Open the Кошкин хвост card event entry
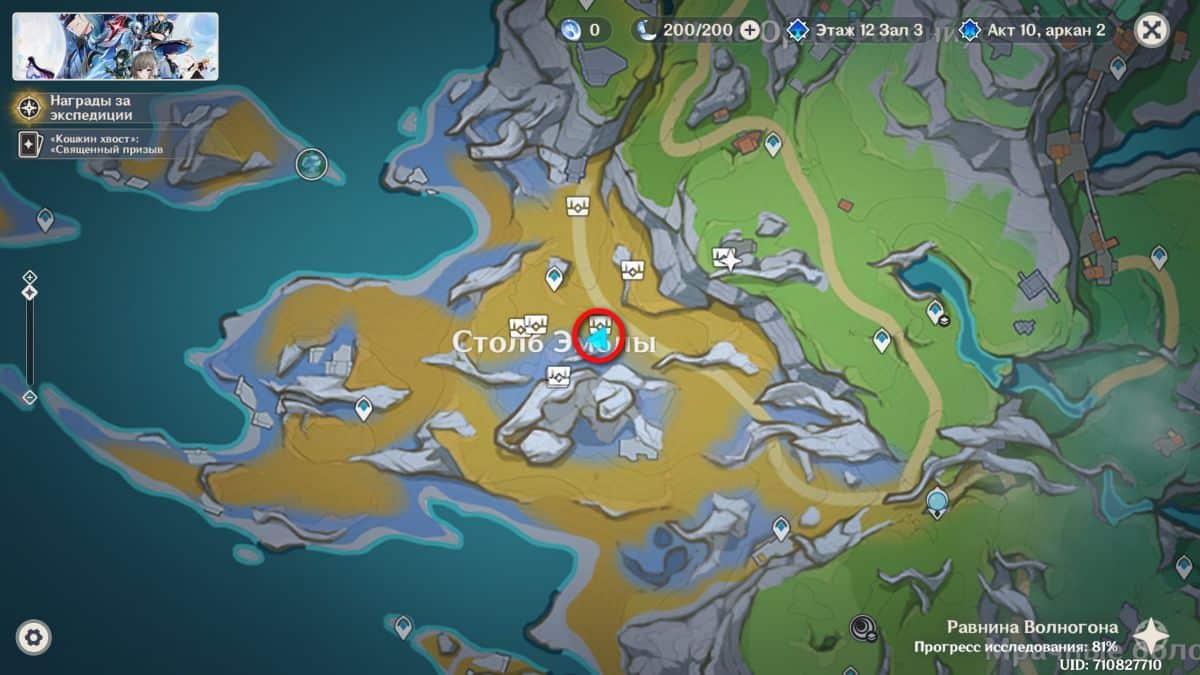 95,144
